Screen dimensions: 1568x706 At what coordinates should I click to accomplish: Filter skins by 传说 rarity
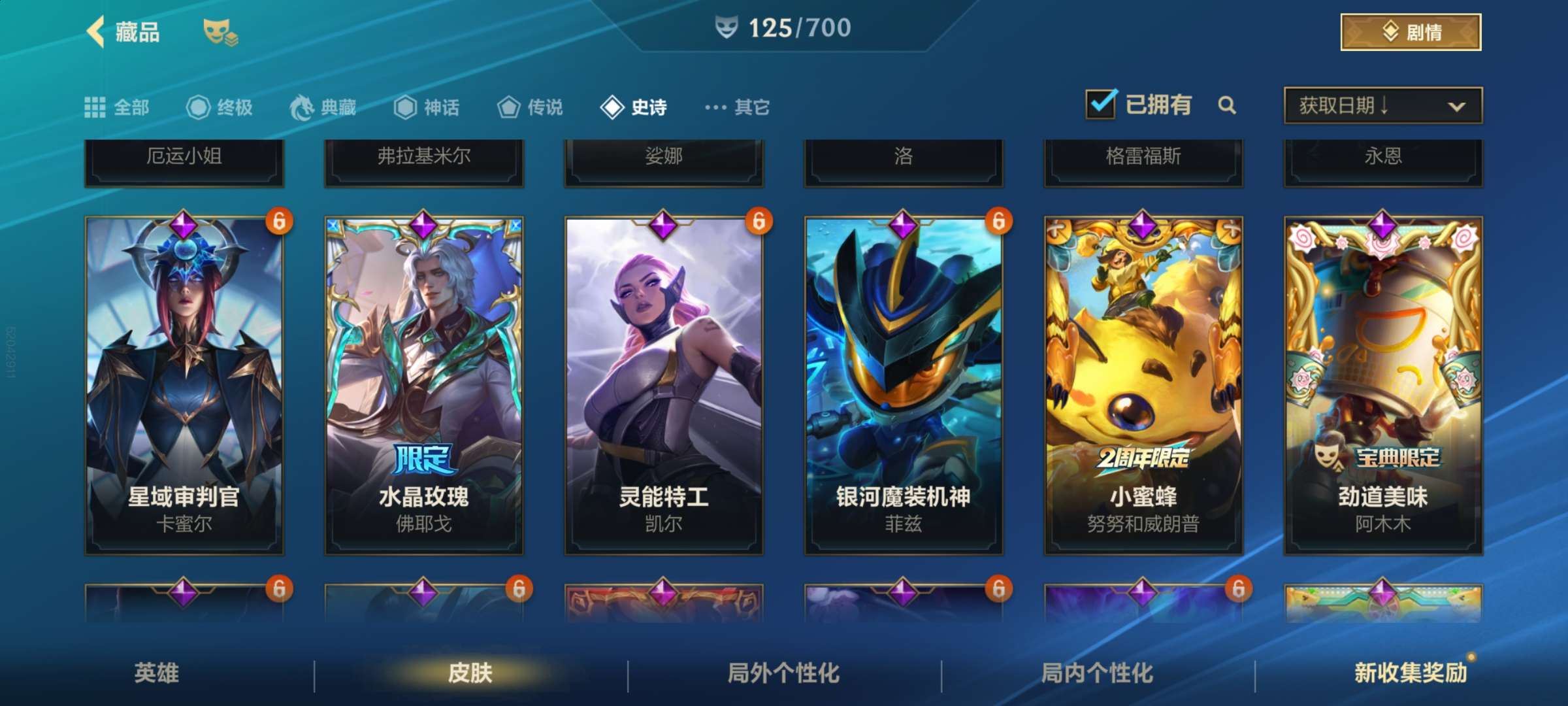[x=531, y=107]
